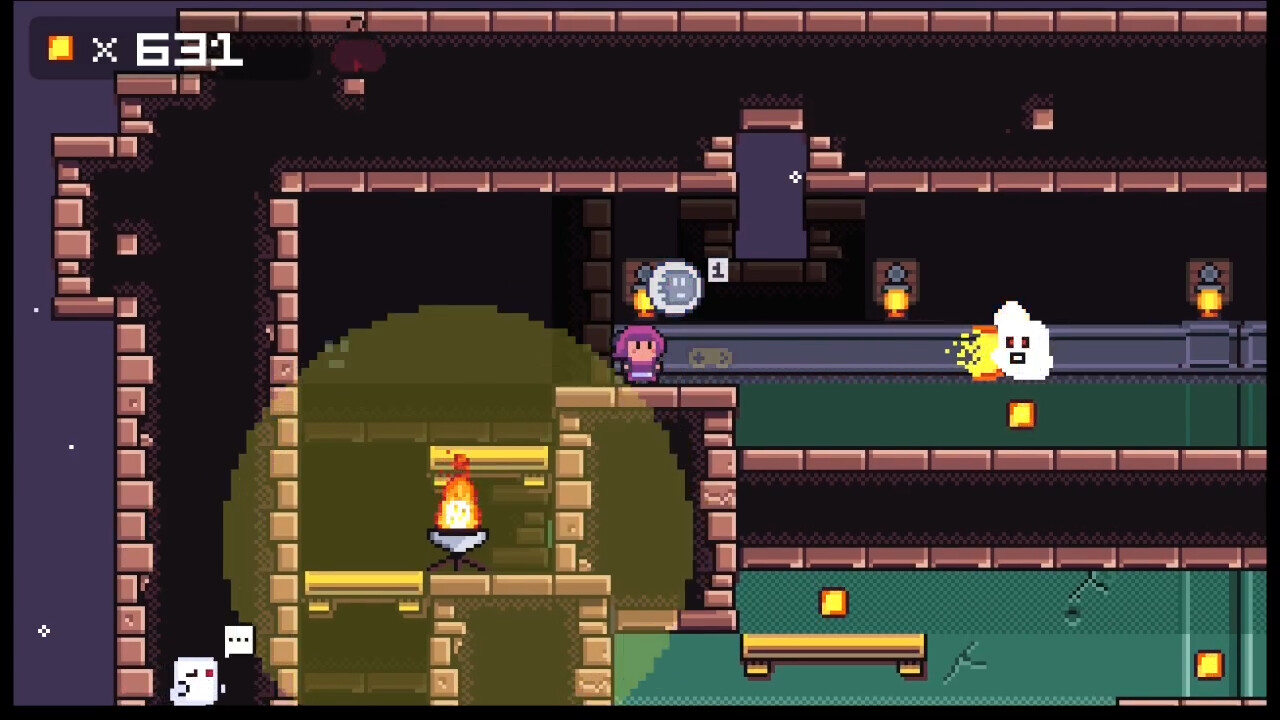1280x720 pixels.
Task: Click the sparkle diamond at the left edge
Action: [x=44, y=631]
